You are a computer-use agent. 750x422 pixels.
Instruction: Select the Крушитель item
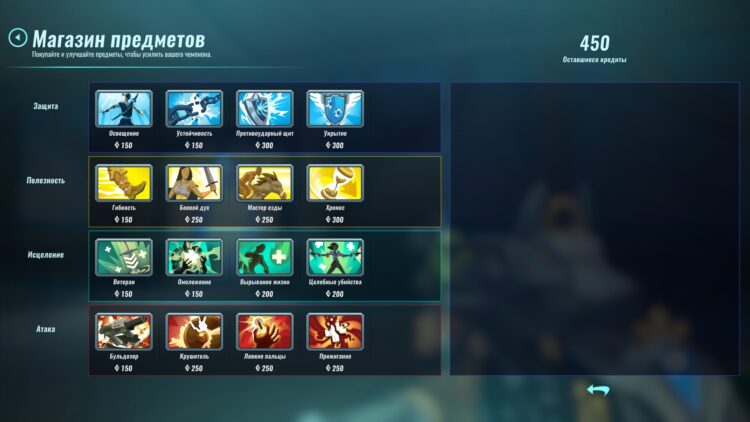(194, 332)
